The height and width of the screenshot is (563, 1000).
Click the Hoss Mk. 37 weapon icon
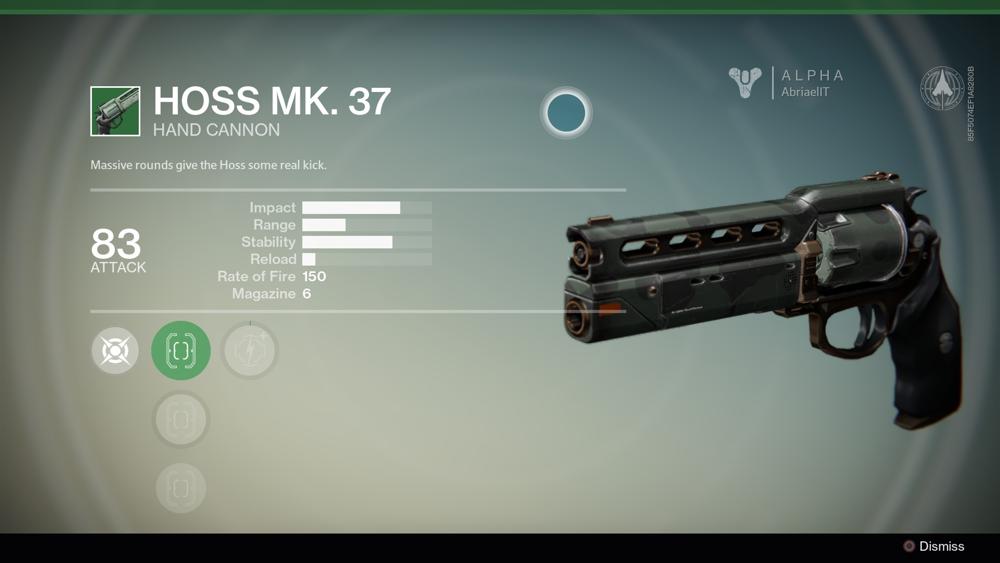(115, 110)
